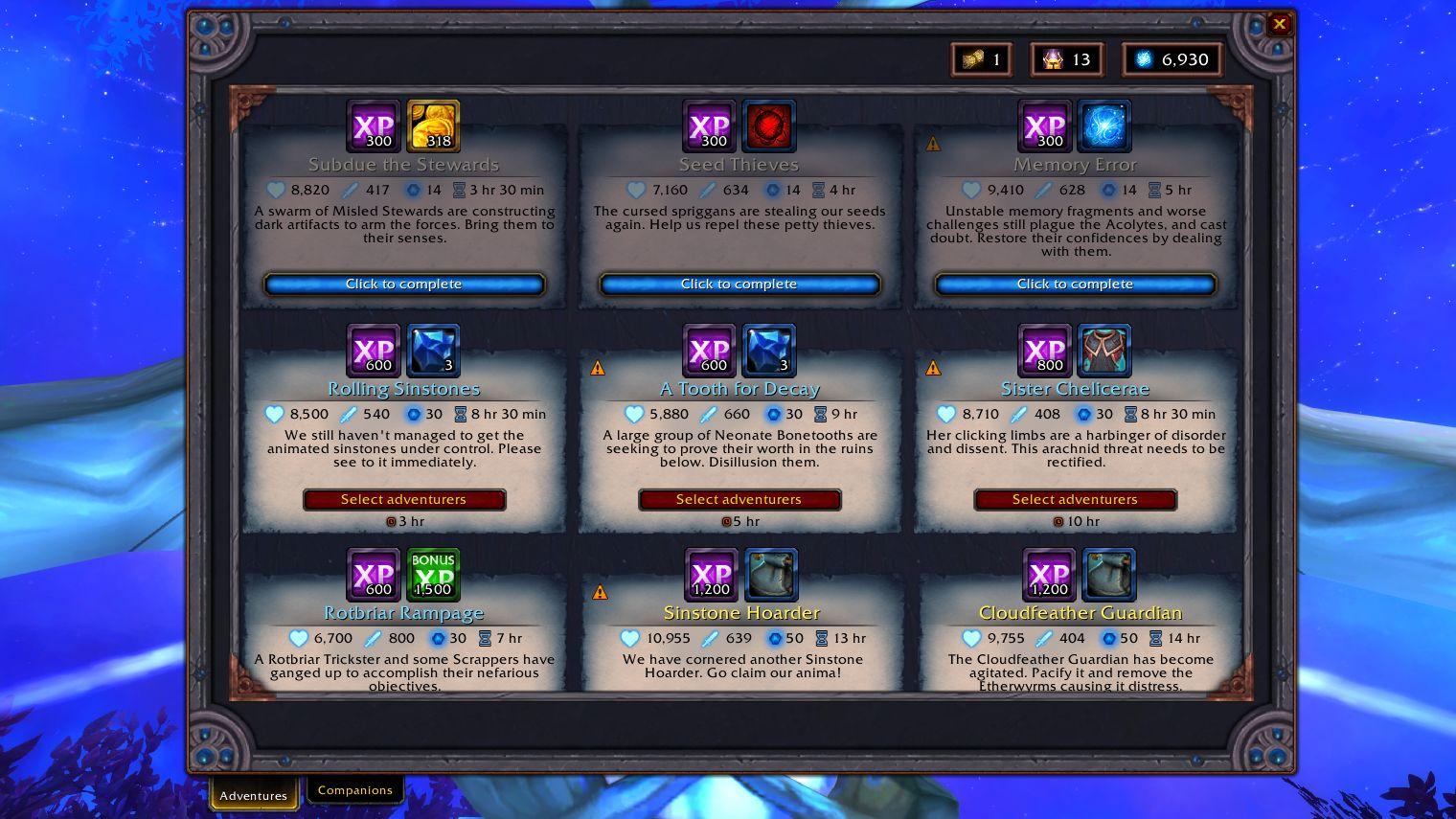Click the armor chest reward on Sister Chelicerae

(x=1104, y=351)
